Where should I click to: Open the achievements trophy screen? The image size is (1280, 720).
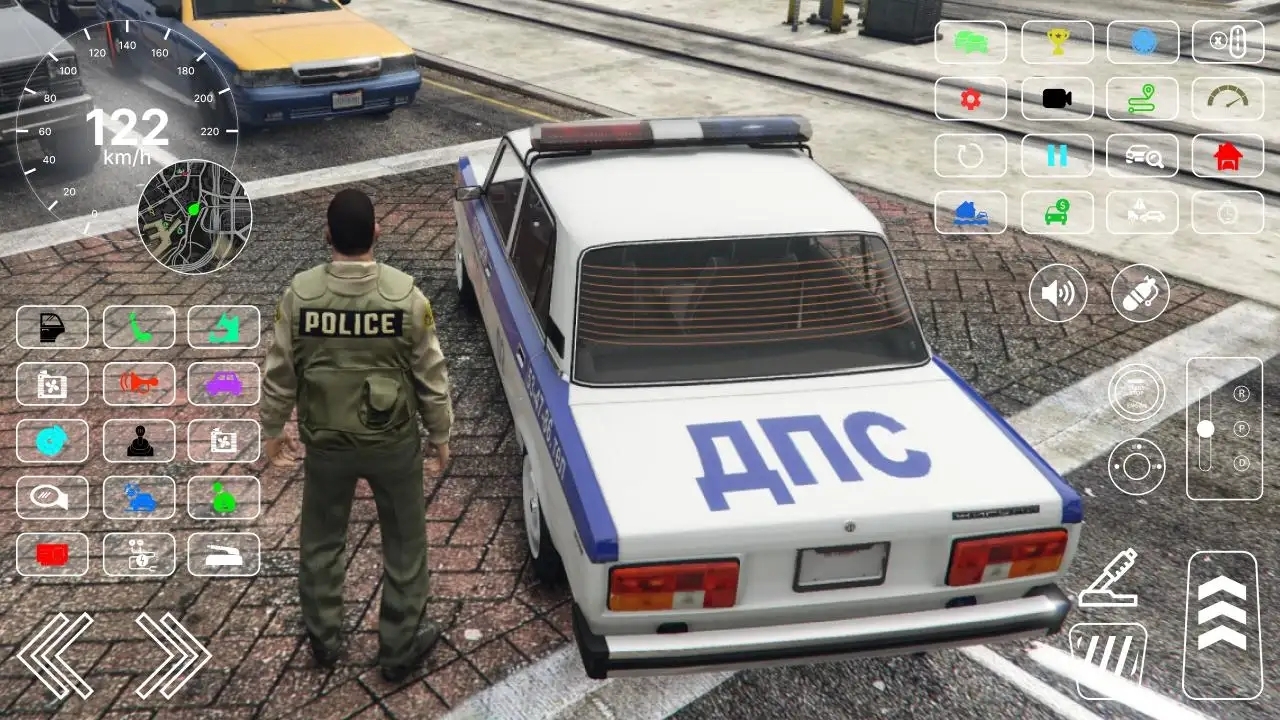pos(1058,42)
